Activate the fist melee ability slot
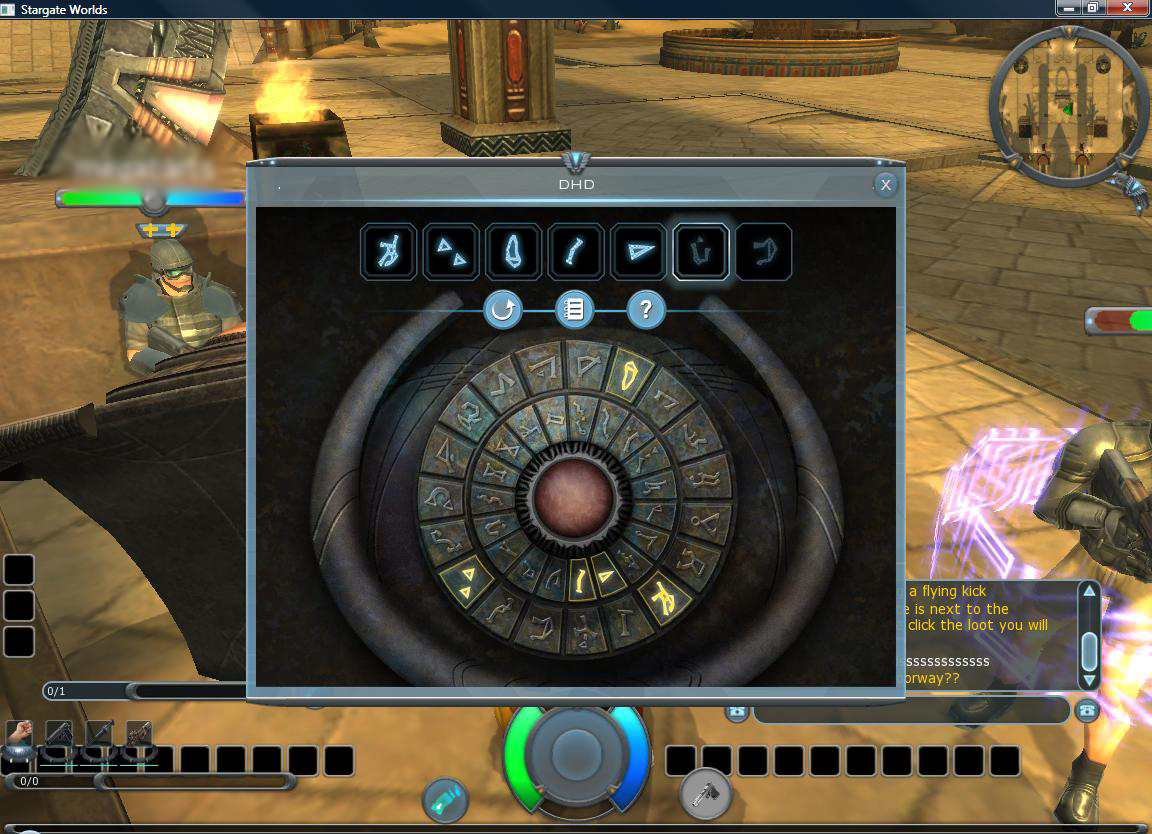The width and height of the screenshot is (1152, 834). pyautogui.click(x=20, y=736)
